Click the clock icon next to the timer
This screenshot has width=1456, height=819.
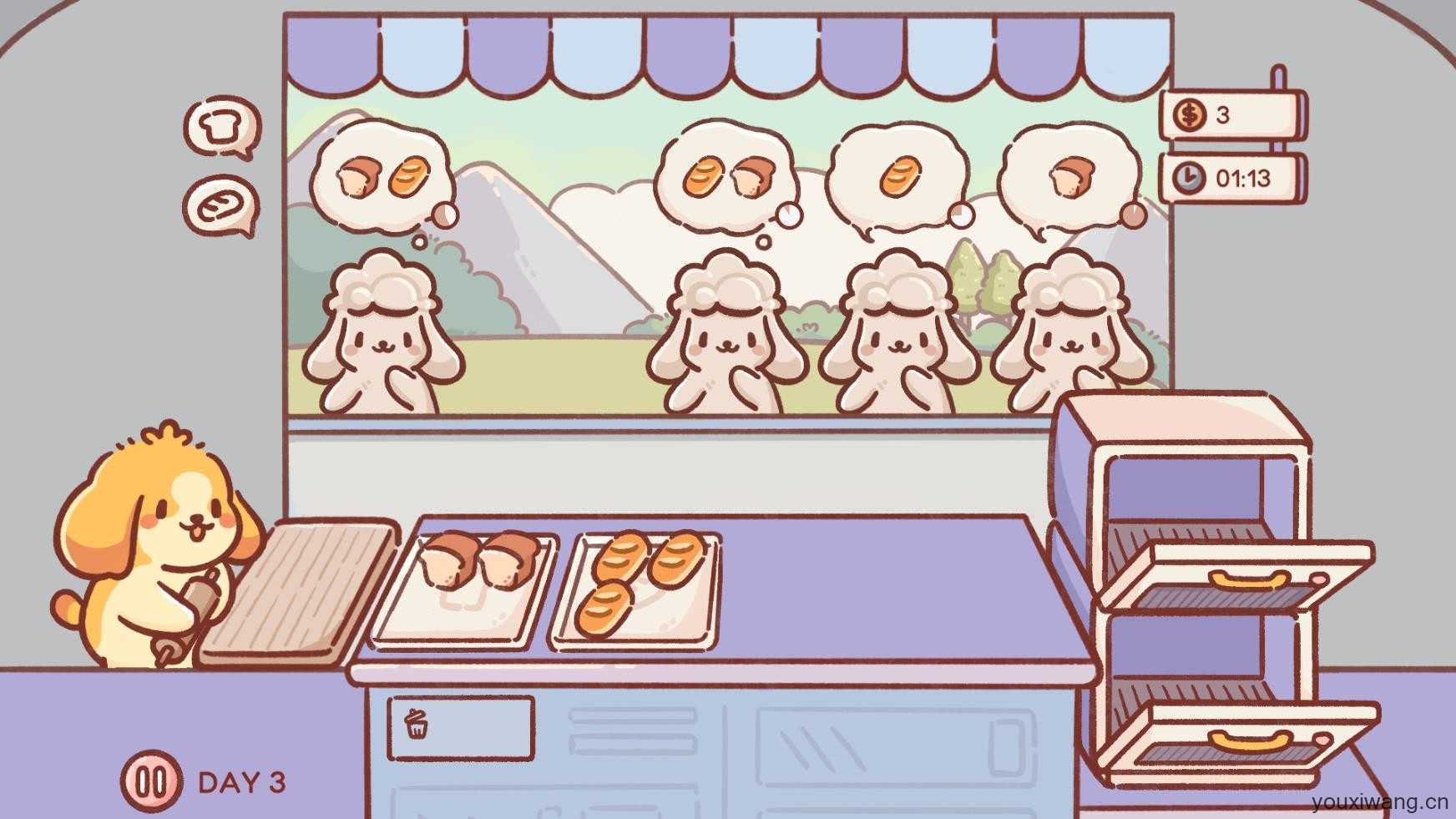click(1191, 177)
